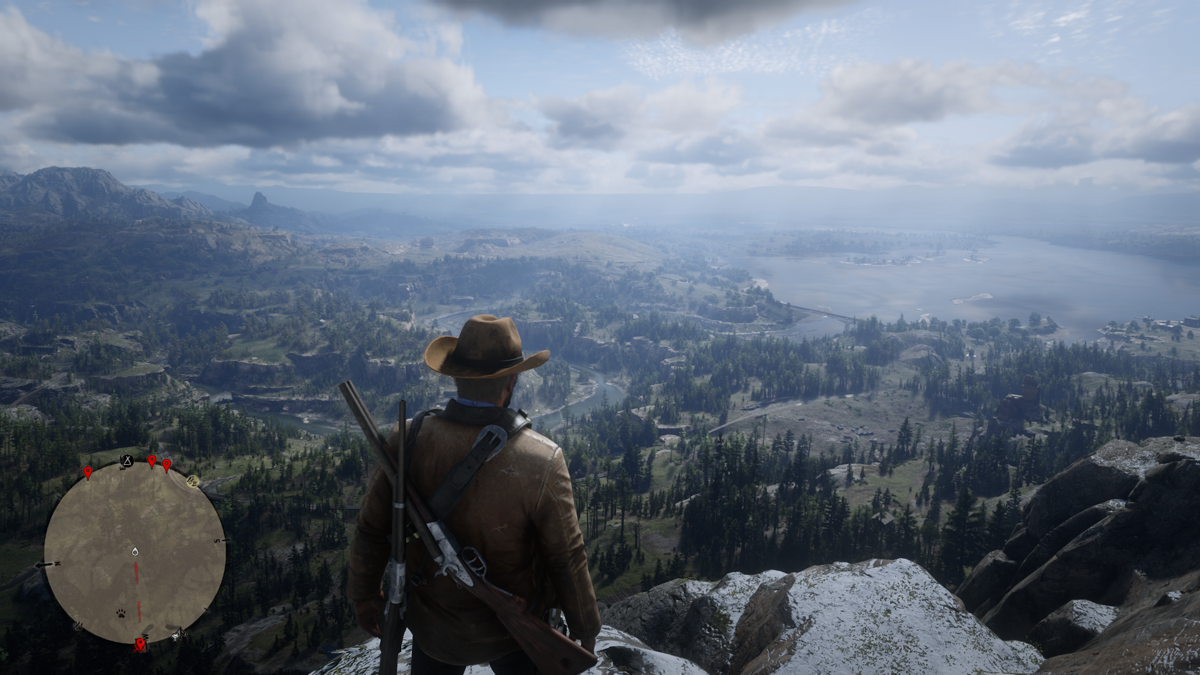The image size is (1200, 675).
Task: Click the yellow mission marker on the minimap
Action: click(193, 481)
